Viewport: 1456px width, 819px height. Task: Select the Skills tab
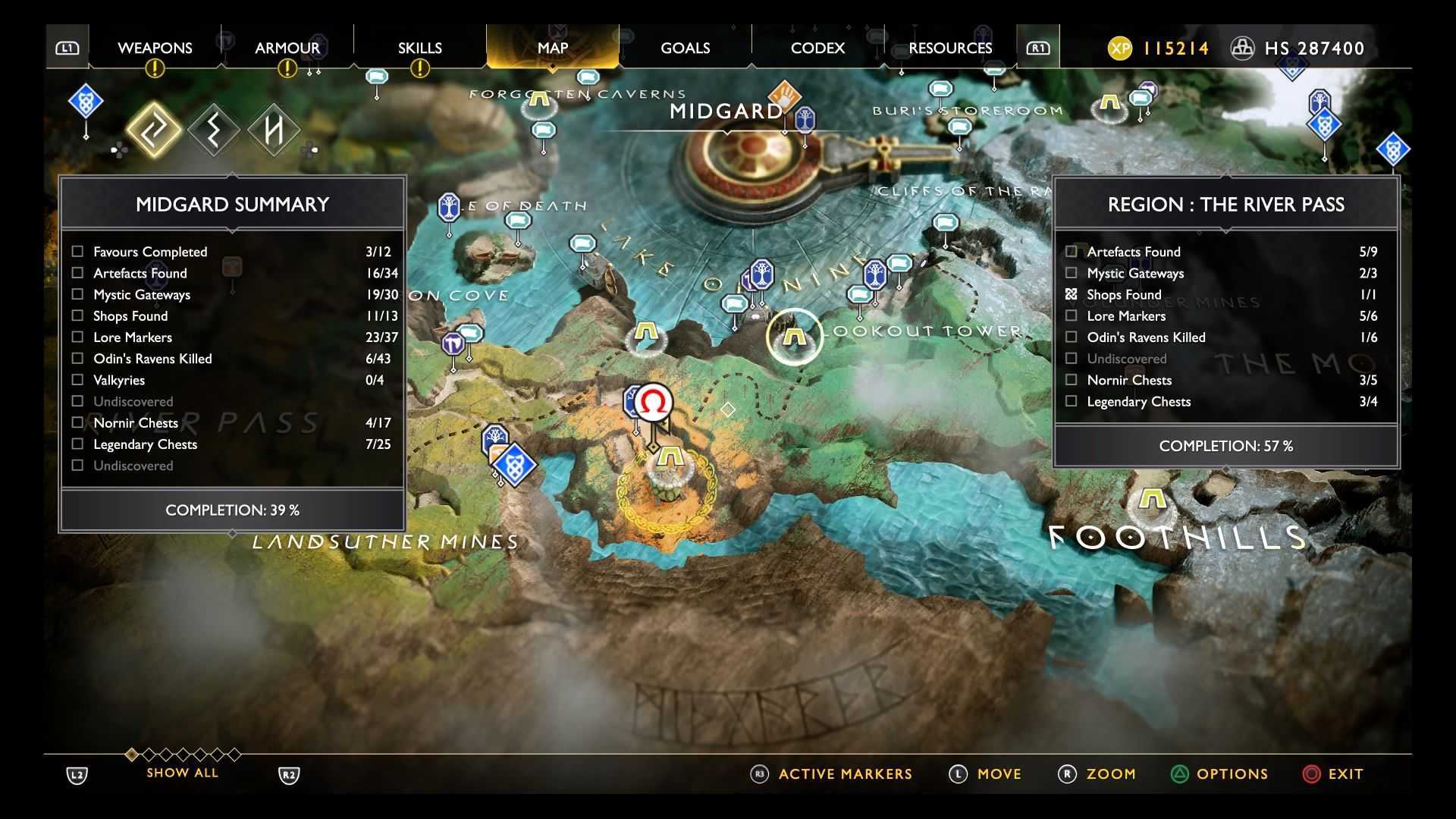click(x=419, y=48)
